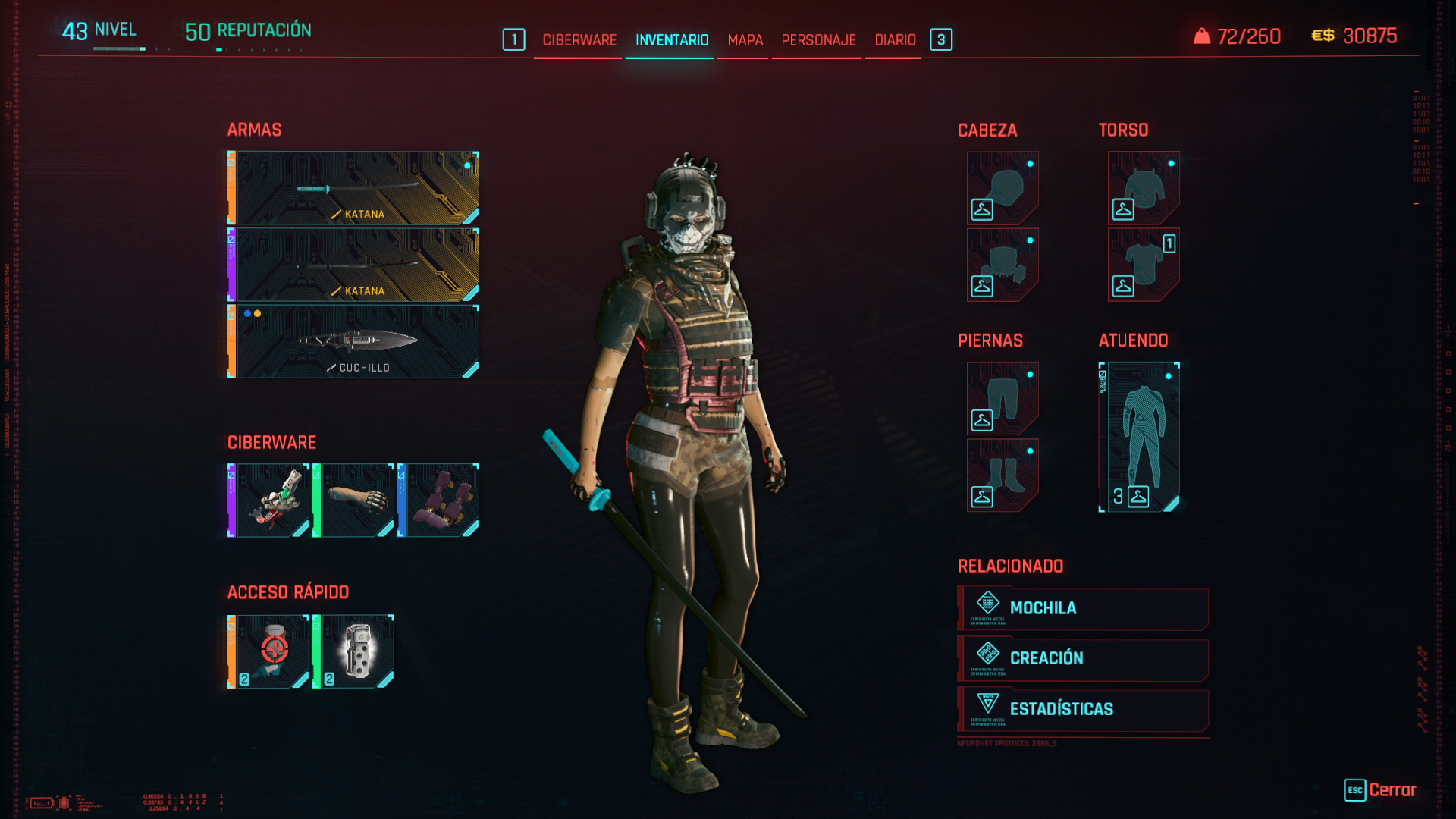Select the Diario tab

[x=895, y=40]
